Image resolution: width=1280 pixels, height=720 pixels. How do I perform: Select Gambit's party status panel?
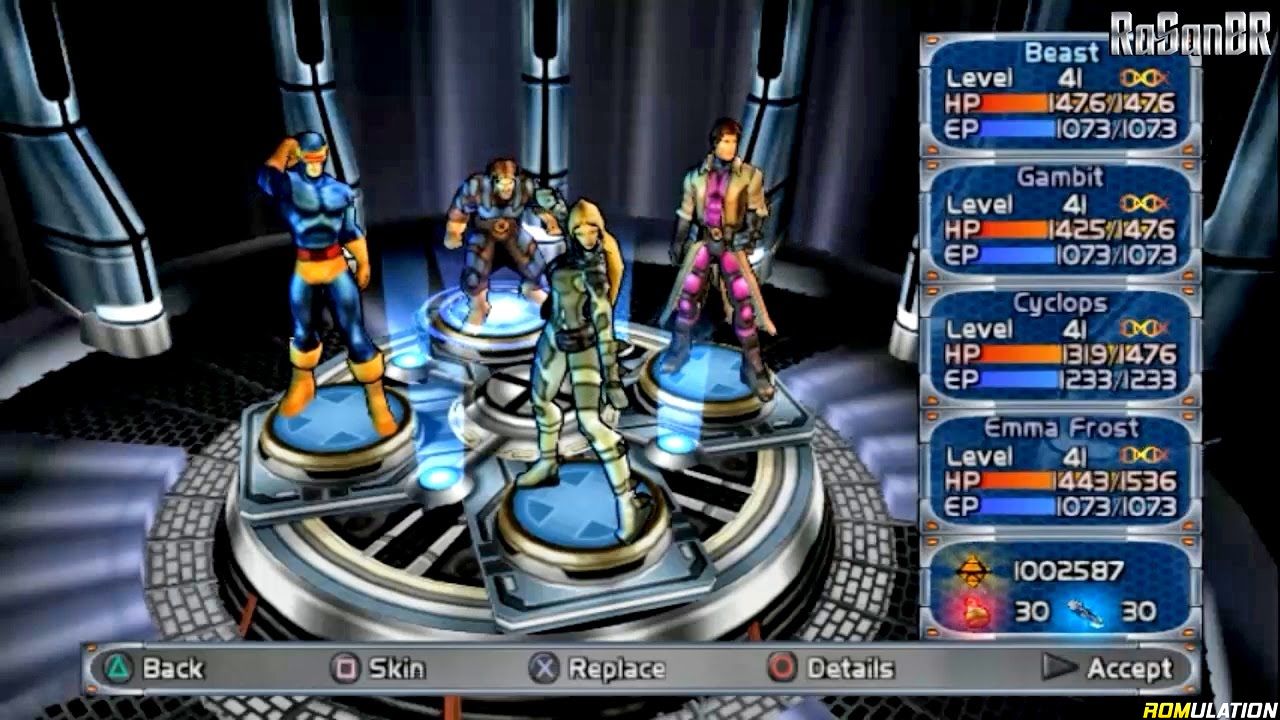click(1060, 217)
